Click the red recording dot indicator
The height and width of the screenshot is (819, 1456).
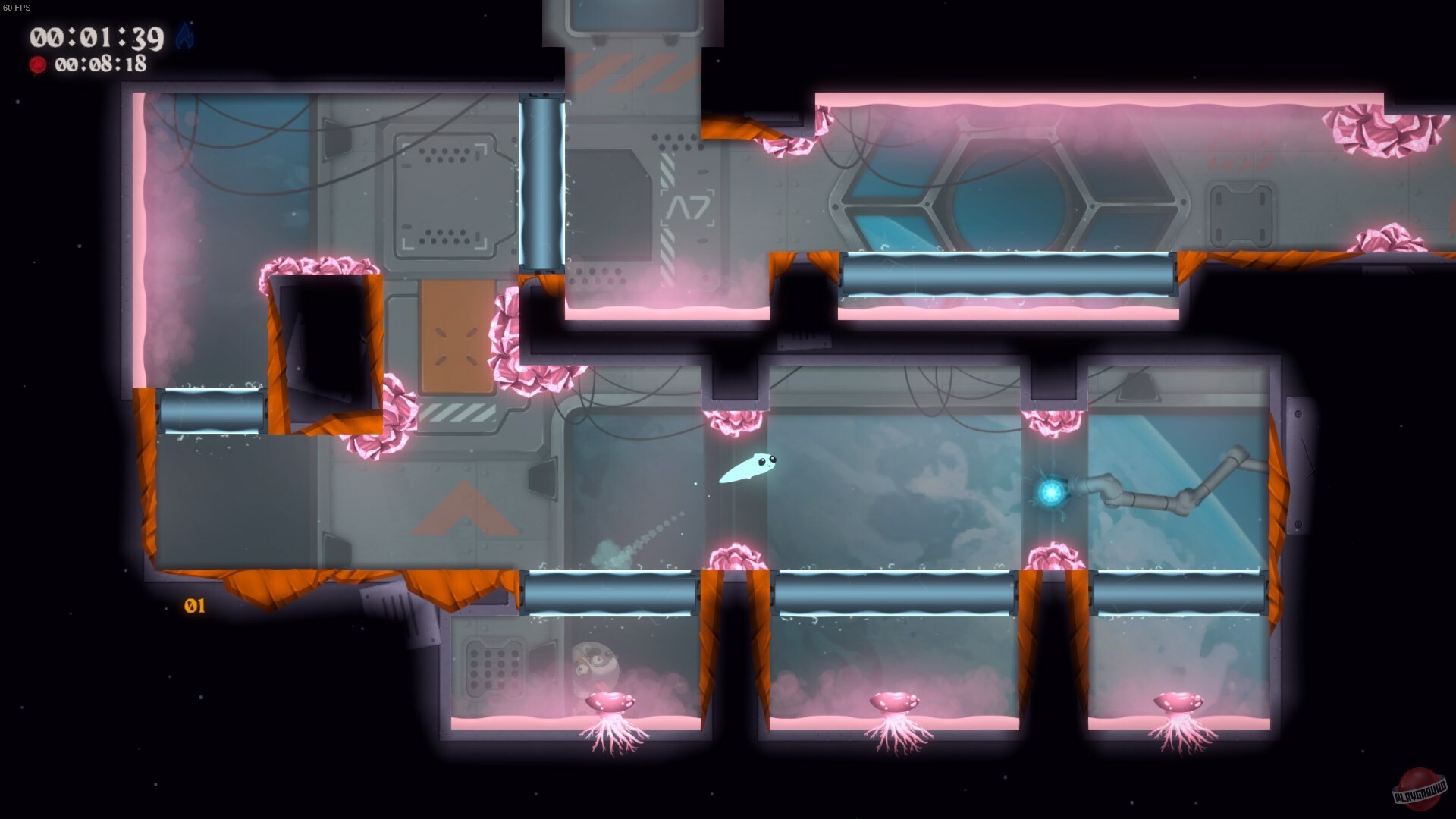click(x=36, y=65)
